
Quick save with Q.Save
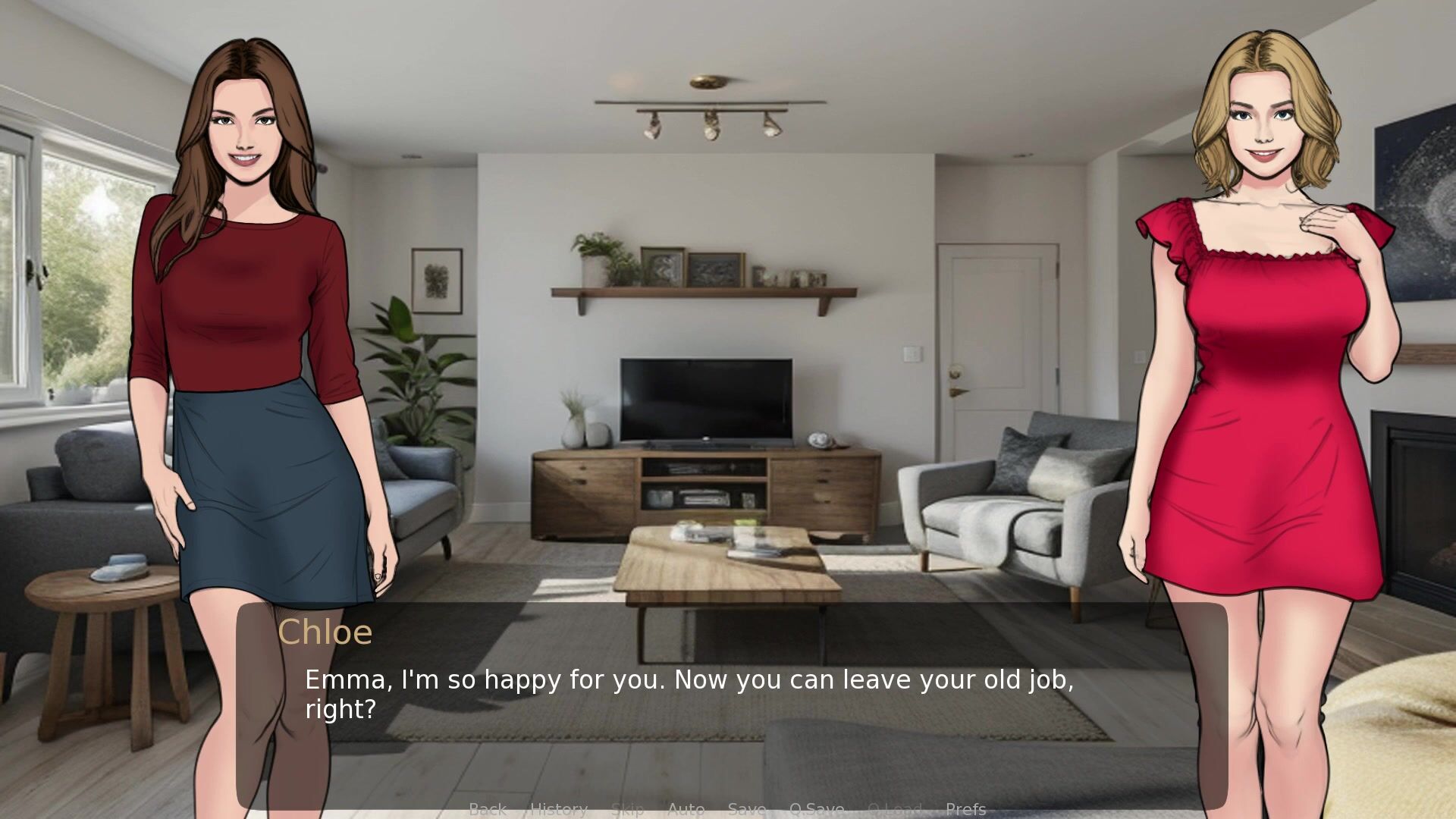click(x=817, y=809)
